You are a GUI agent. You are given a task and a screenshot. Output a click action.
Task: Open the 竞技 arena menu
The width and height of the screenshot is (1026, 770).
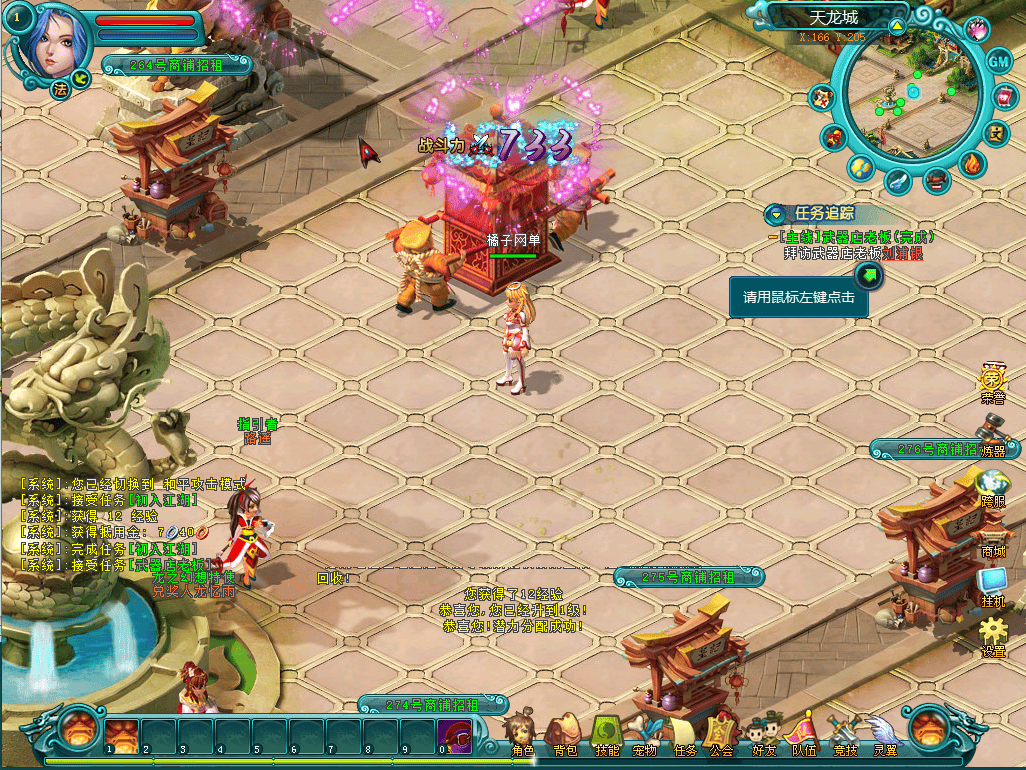(x=844, y=733)
